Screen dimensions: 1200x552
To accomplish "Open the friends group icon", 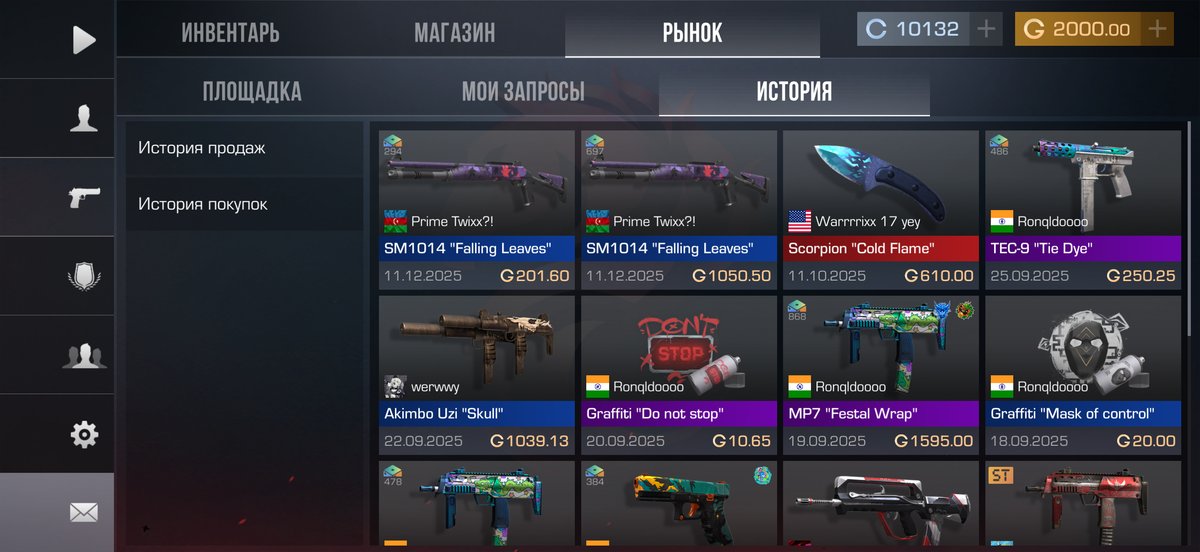I will [x=84, y=355].
